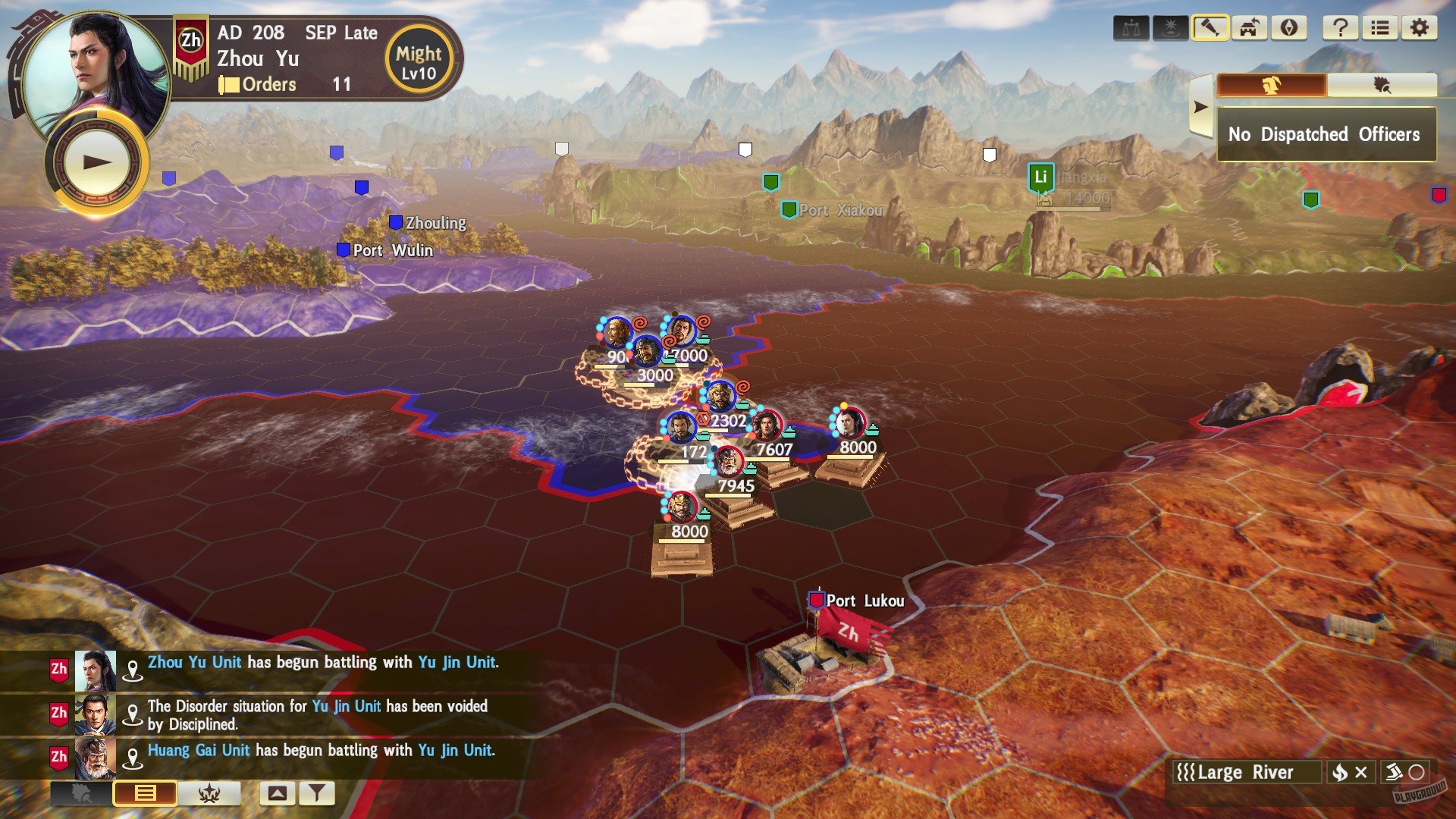
Task: Open the list menu icon next to settings
Action: tap(1380, 28)
